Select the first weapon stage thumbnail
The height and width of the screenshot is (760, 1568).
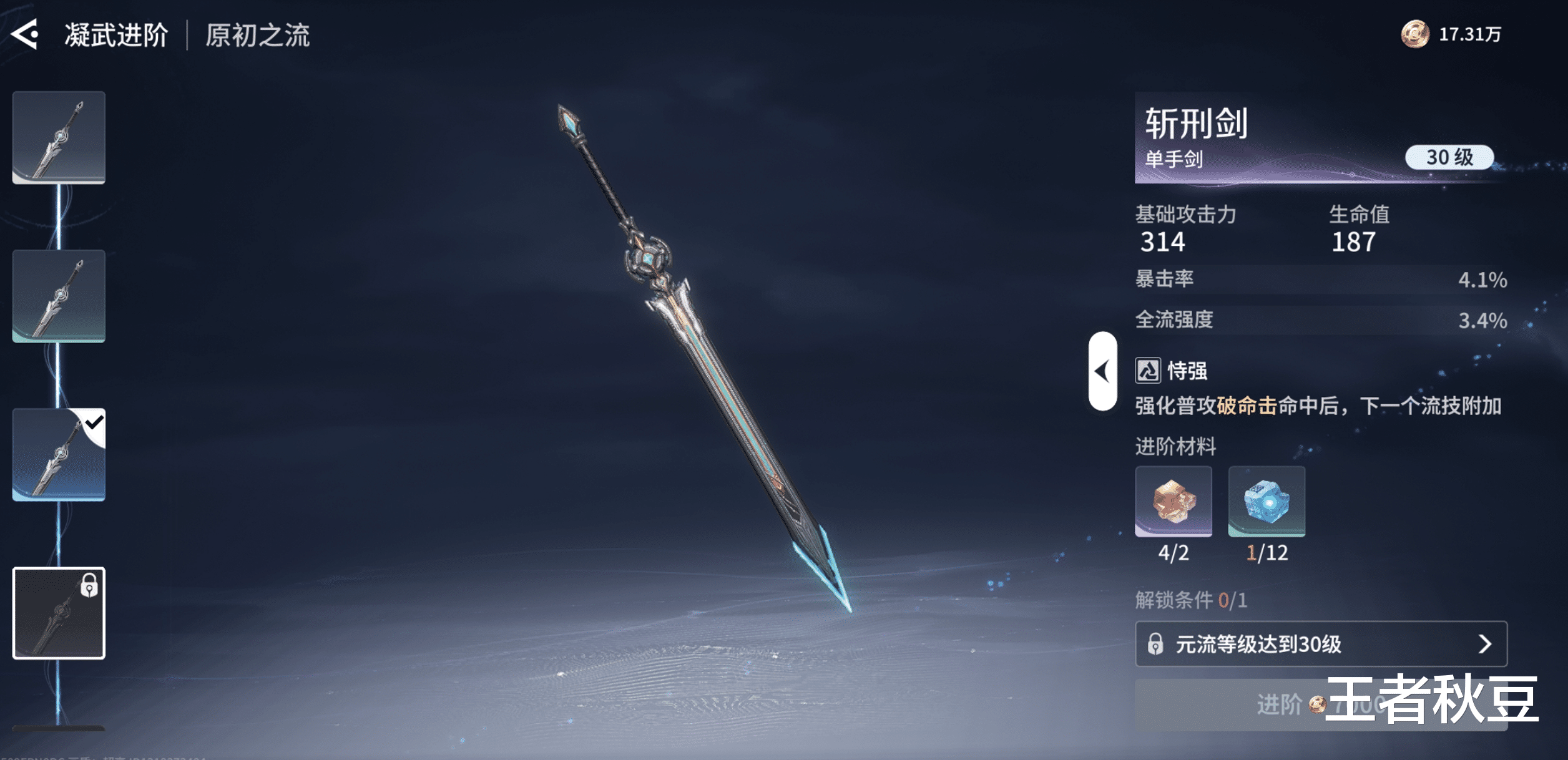click(x=59, y=137)
